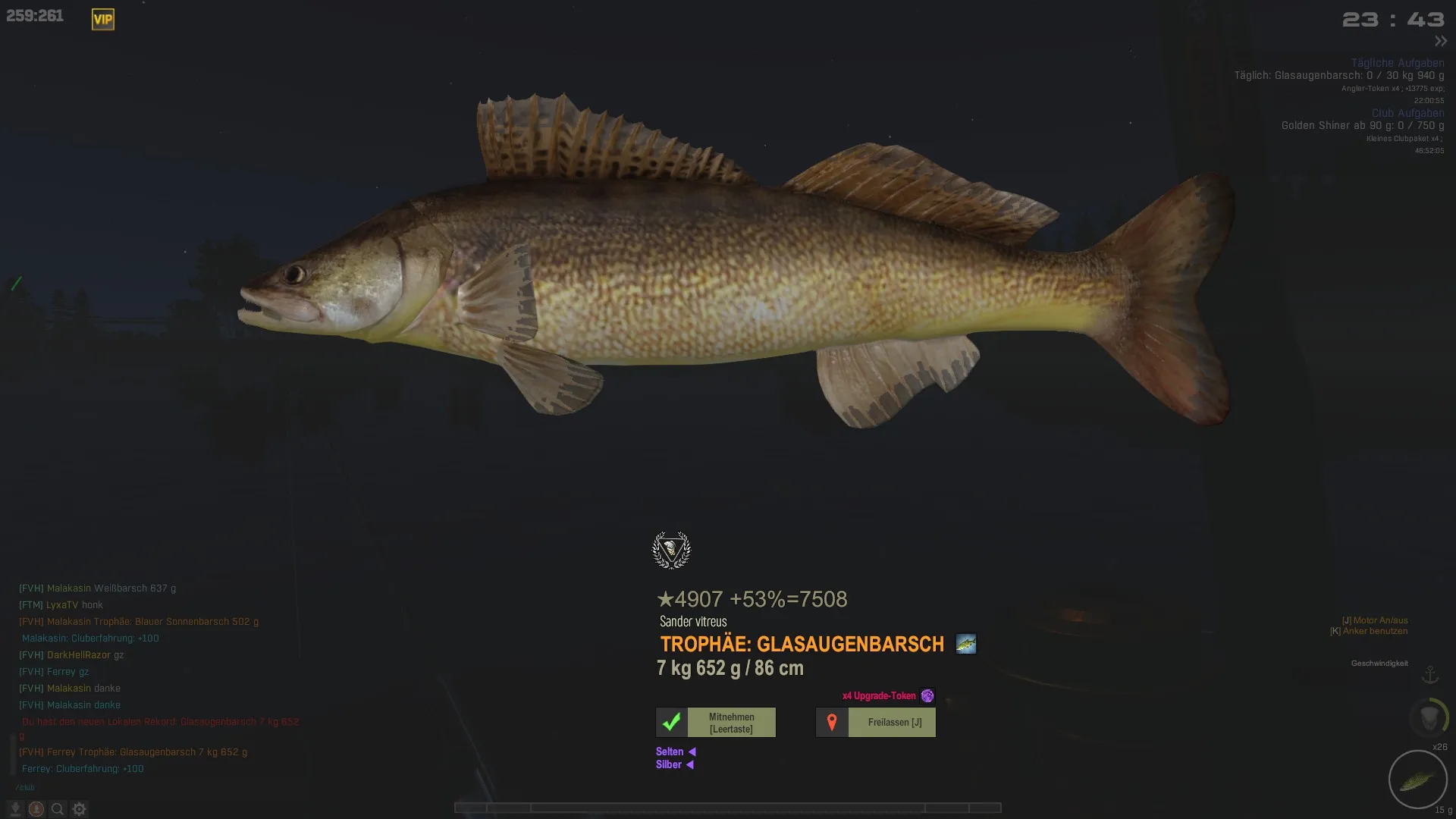Image resolution: width=1456 pixels, height=819 pixels.
Task: Click the Silber rank label
Action: [669, 764]
